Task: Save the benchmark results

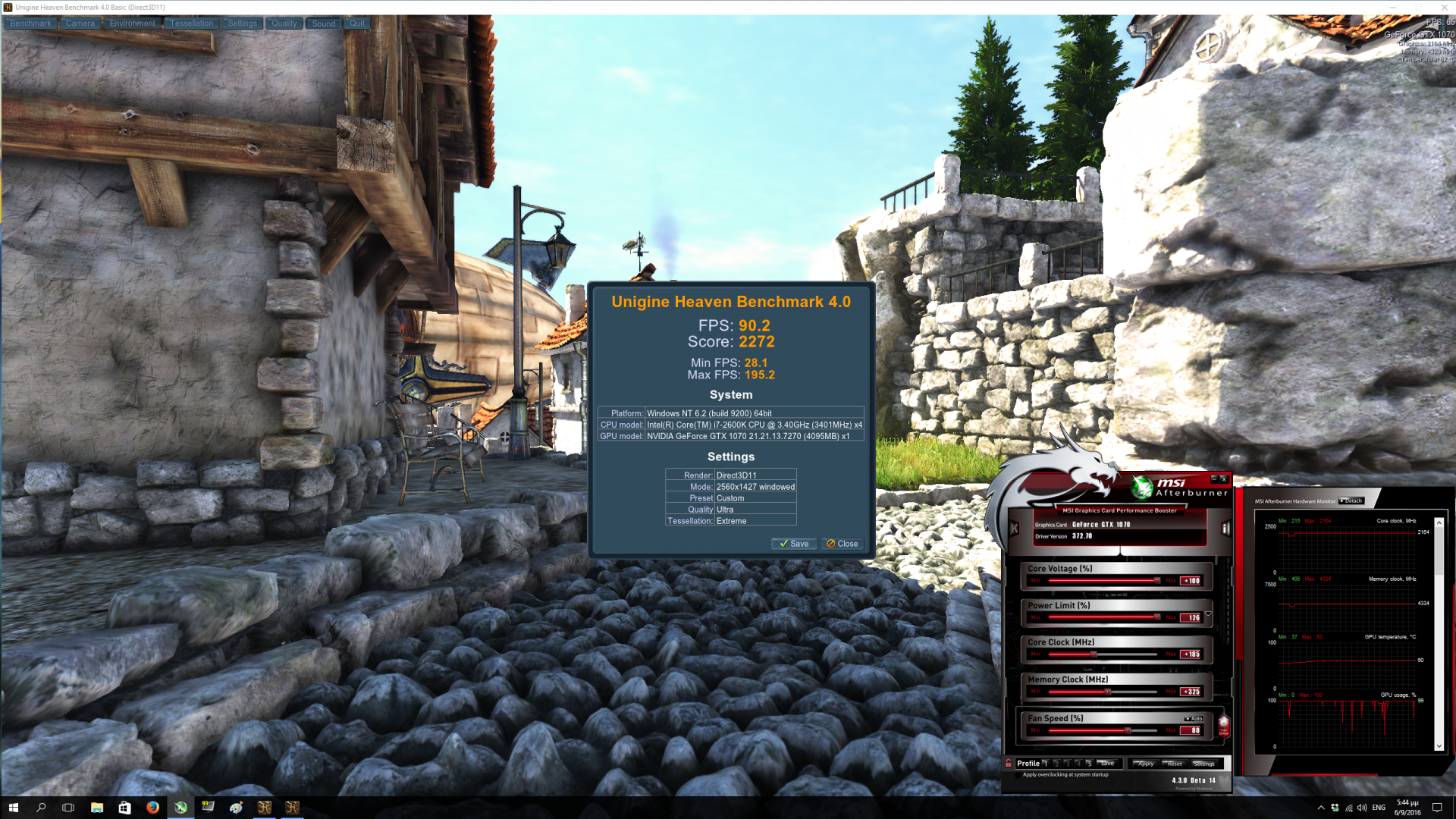Action: 793,544
